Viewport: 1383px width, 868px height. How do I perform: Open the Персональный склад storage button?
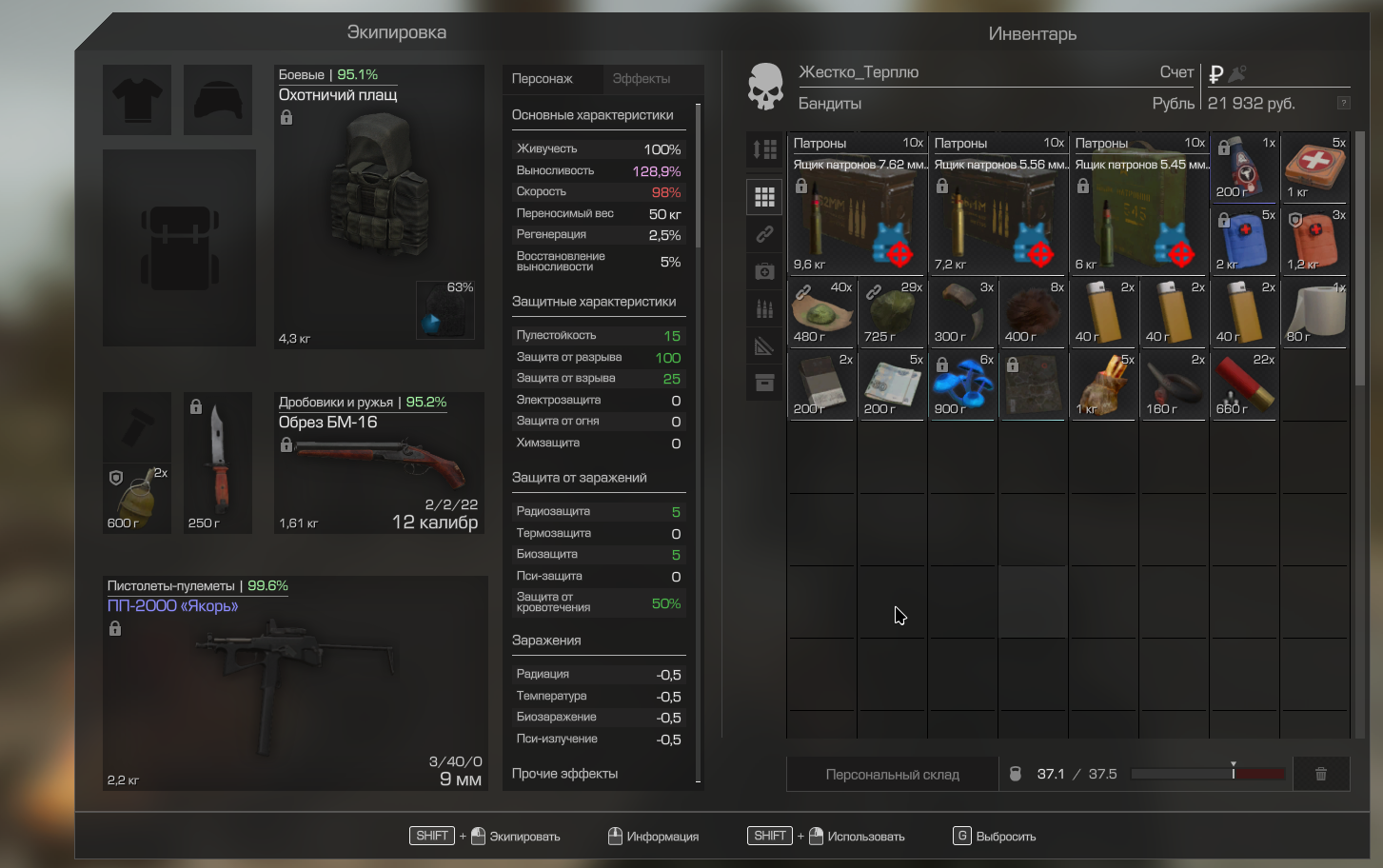click(892, 775)
